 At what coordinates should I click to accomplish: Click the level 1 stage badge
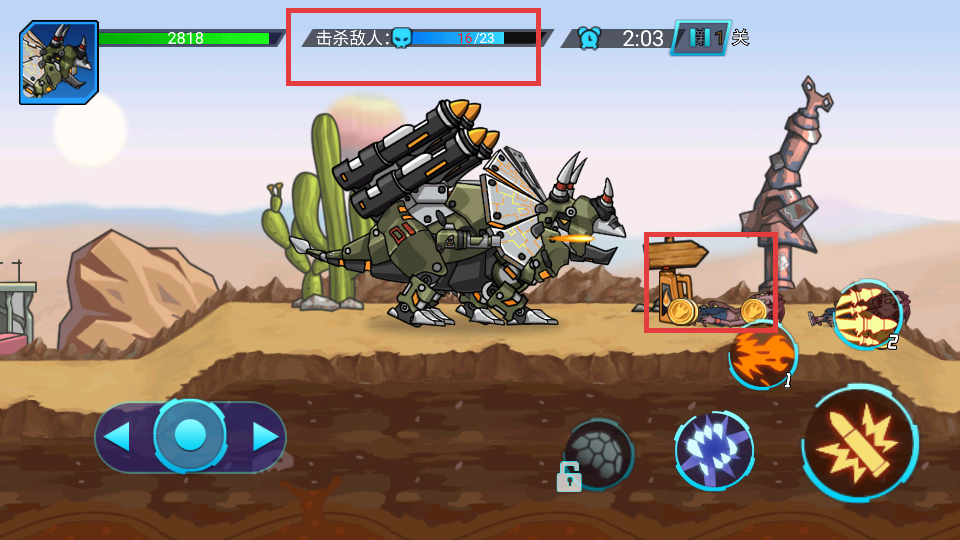pyautogui.click(x=702, y=38)
